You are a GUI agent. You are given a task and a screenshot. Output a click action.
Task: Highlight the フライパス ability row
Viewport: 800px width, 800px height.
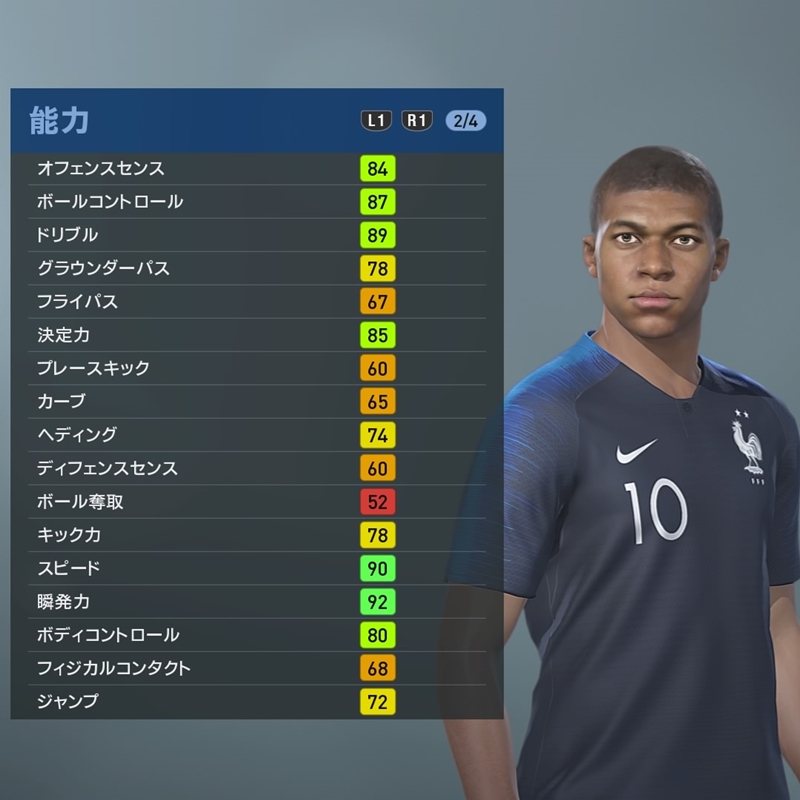click(x=256, y=301)
